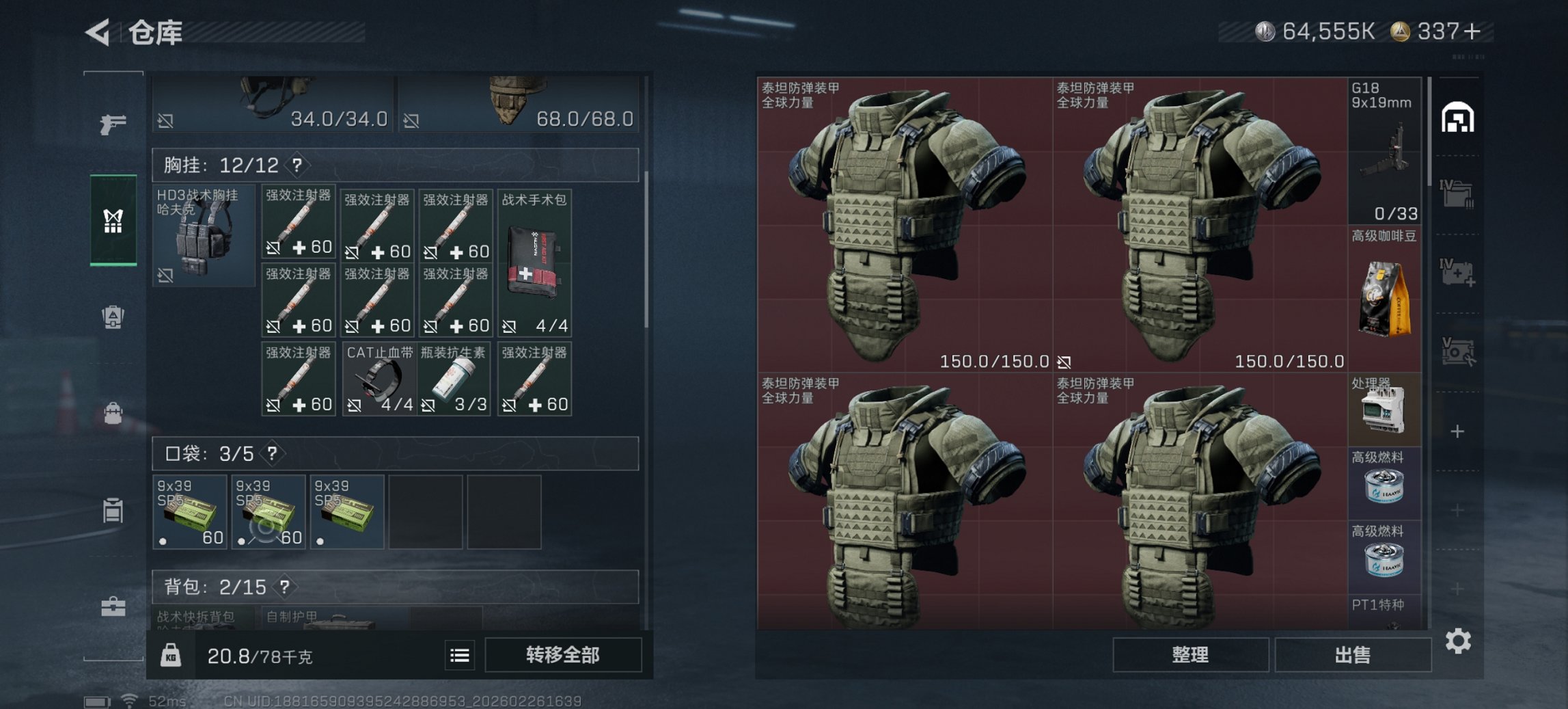Expand the help tooltip next to 胸挂 12/12

[x=298, y=165]
